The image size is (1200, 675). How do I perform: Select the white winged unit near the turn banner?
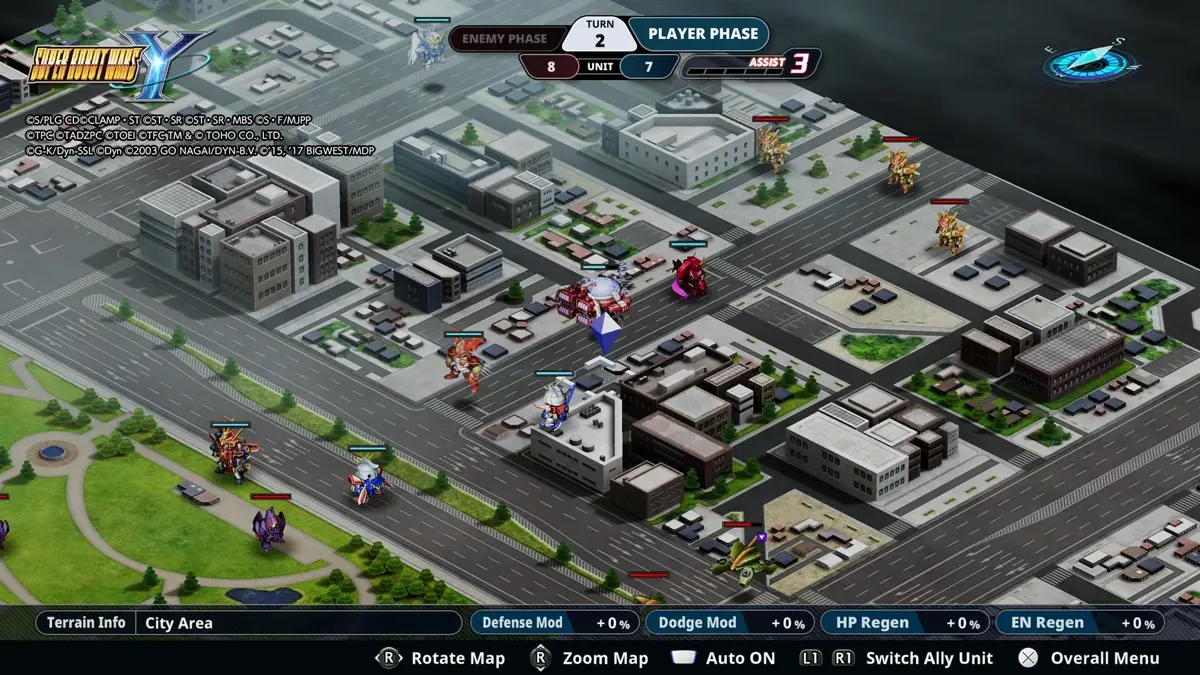coord(431,46)
